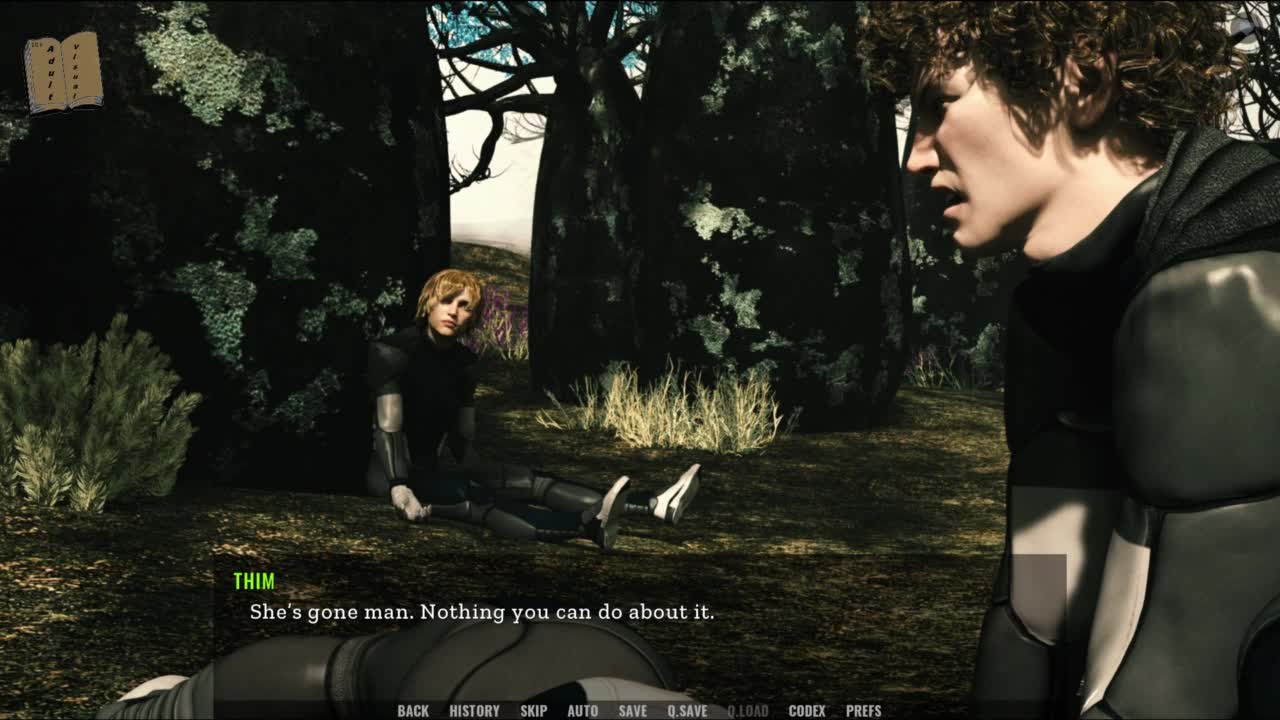1280x720 pixels.
Task: Quick save with Q.SAVE
Action: click(687, 711)
